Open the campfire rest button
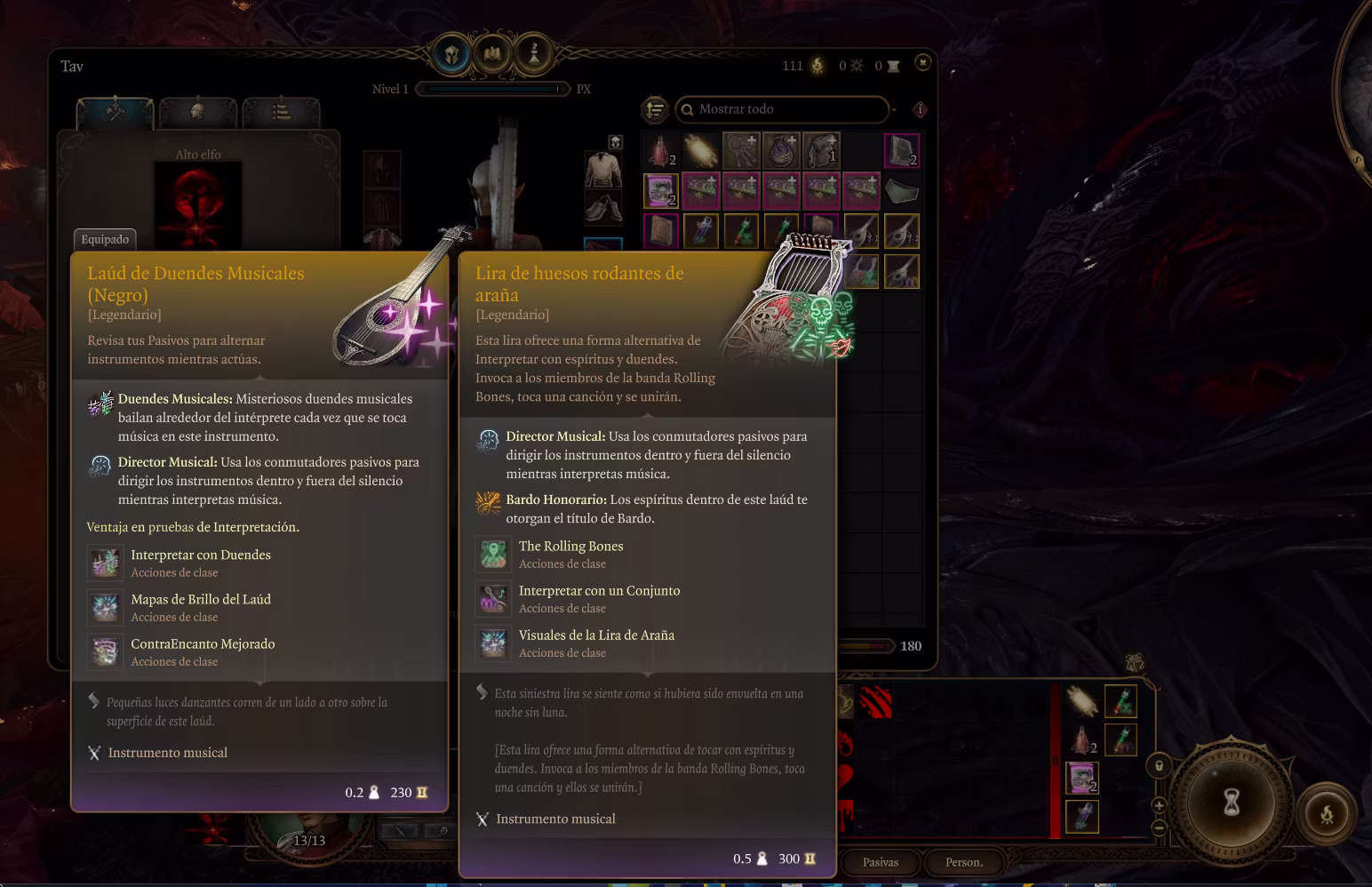 1326,814
